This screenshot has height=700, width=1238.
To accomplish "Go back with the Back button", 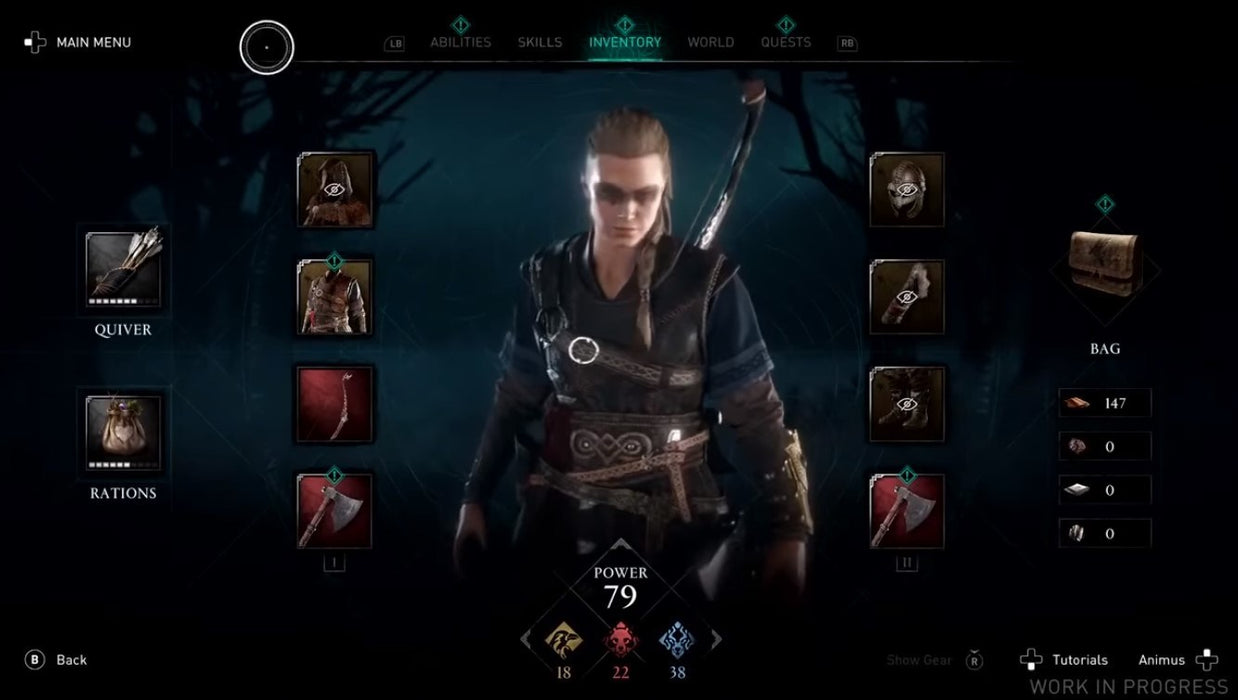I will (58, 660).
